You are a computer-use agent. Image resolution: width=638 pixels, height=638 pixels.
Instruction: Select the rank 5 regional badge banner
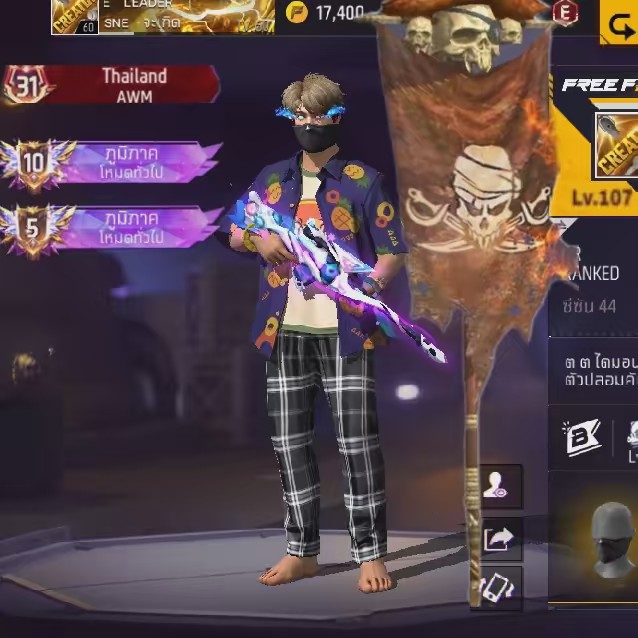pyautogui.click(x=112, y=226)
